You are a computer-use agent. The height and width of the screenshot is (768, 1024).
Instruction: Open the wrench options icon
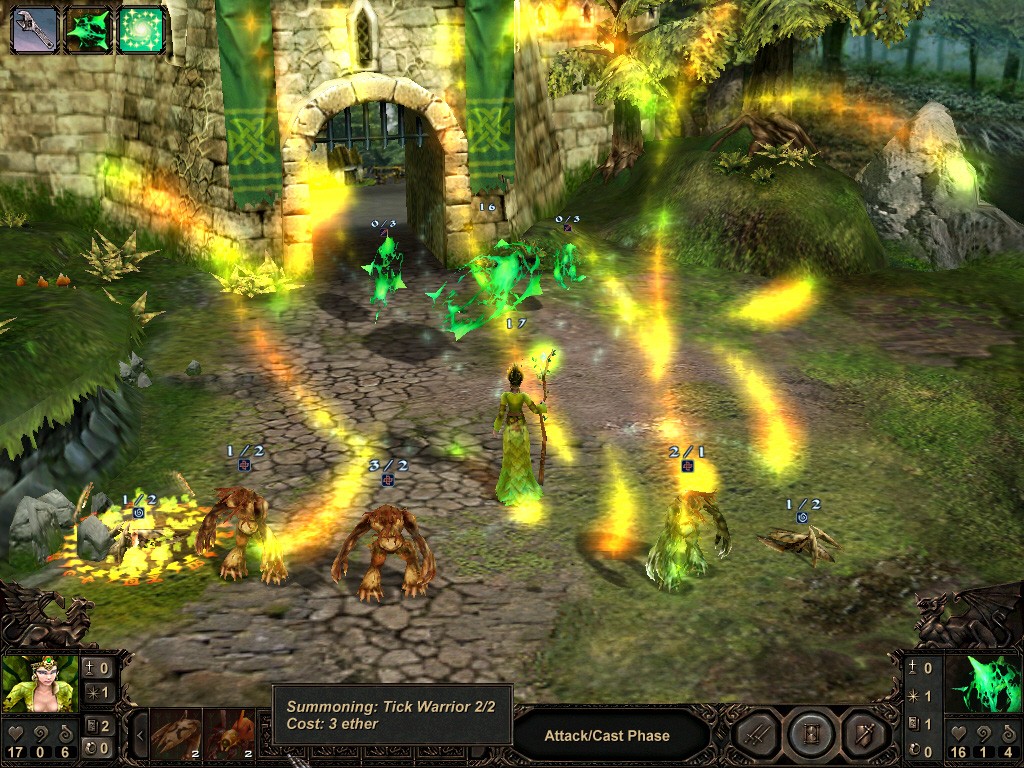33,29
